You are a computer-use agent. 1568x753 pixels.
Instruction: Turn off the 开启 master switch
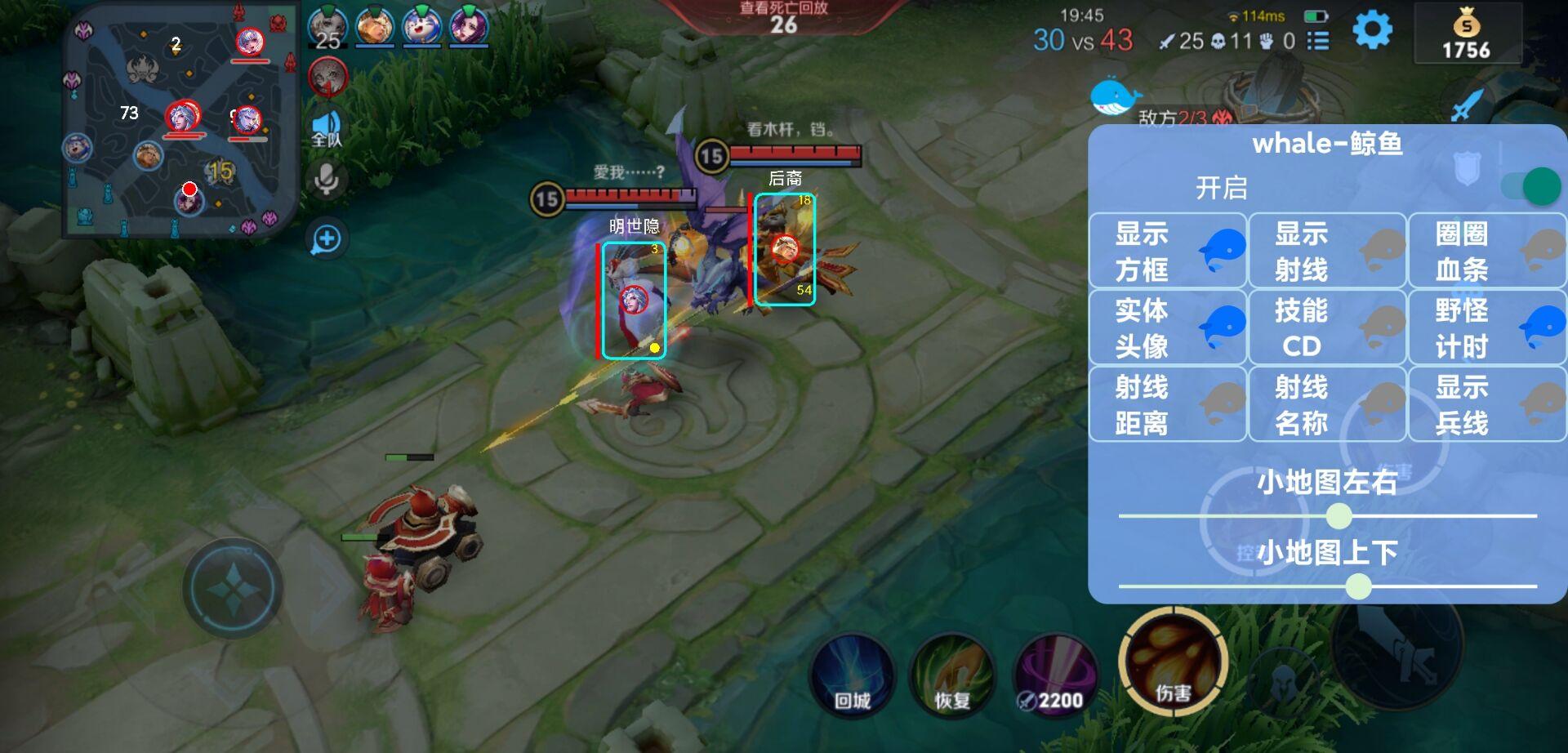pyautogui.click(x=1530, y=186)
